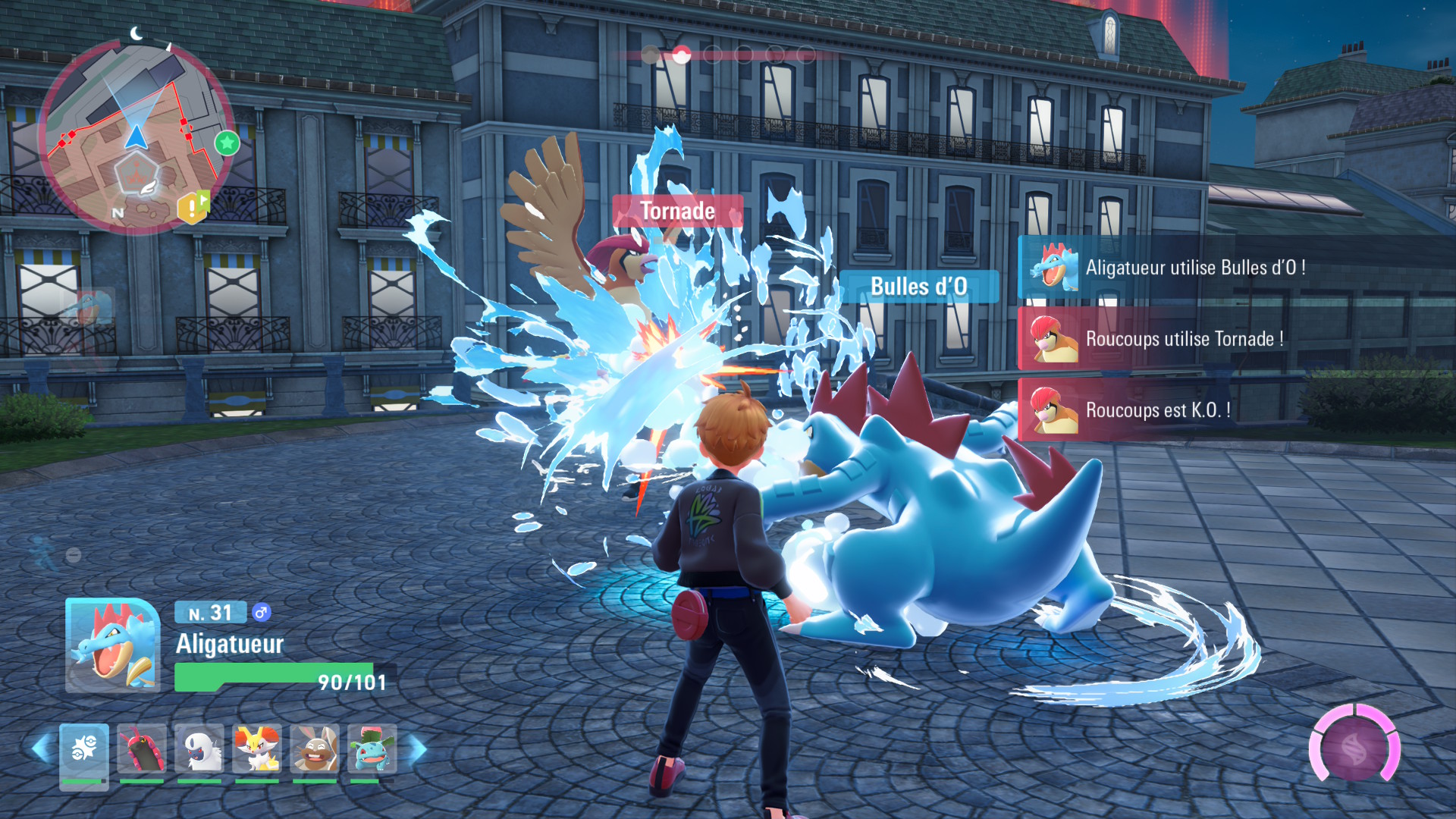Select Braixen from the party bar
The height and width of the screenshot is (819, 1456).
click(257, 751)
